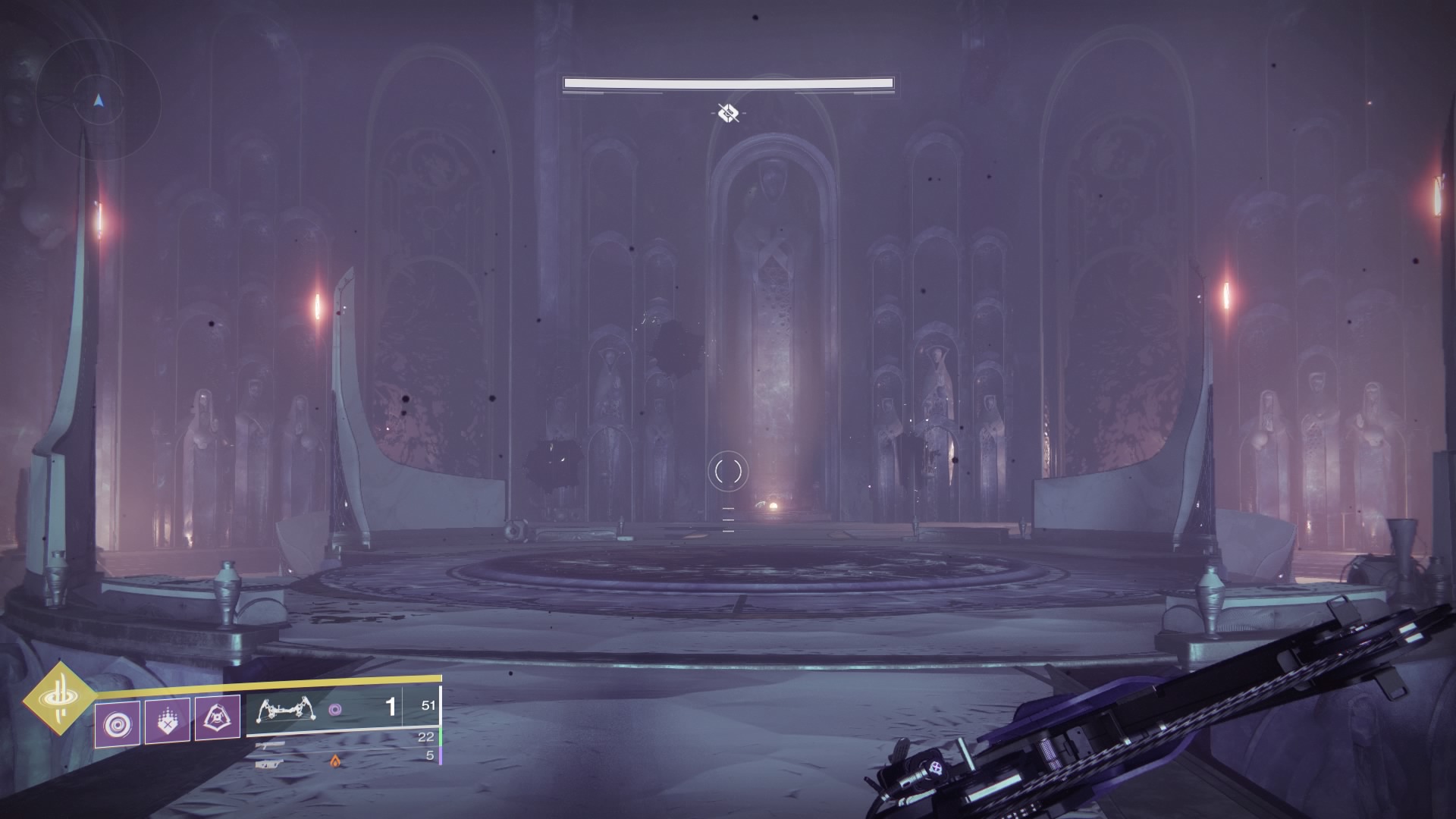Click the boss marker icon under the health bar
The width and height of the screenshot is (1456, 819).
pyautogui.click(x=728, y=114)
